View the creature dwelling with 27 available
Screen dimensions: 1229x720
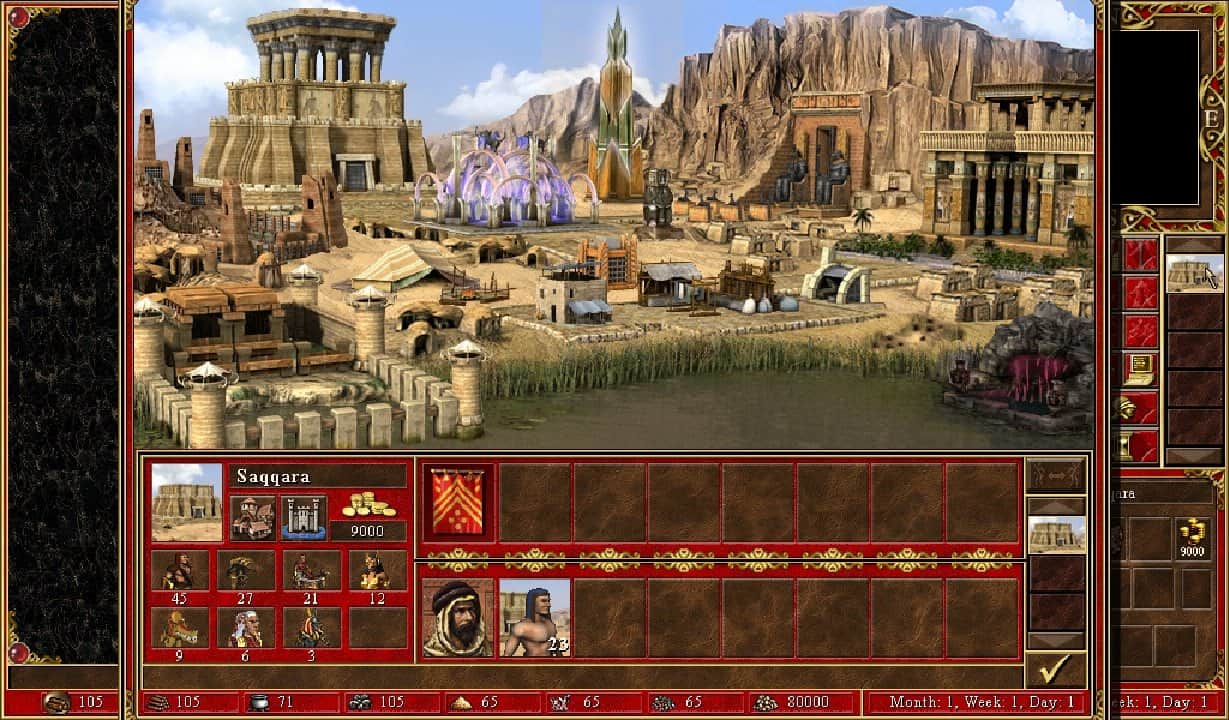tap(246, 570)
